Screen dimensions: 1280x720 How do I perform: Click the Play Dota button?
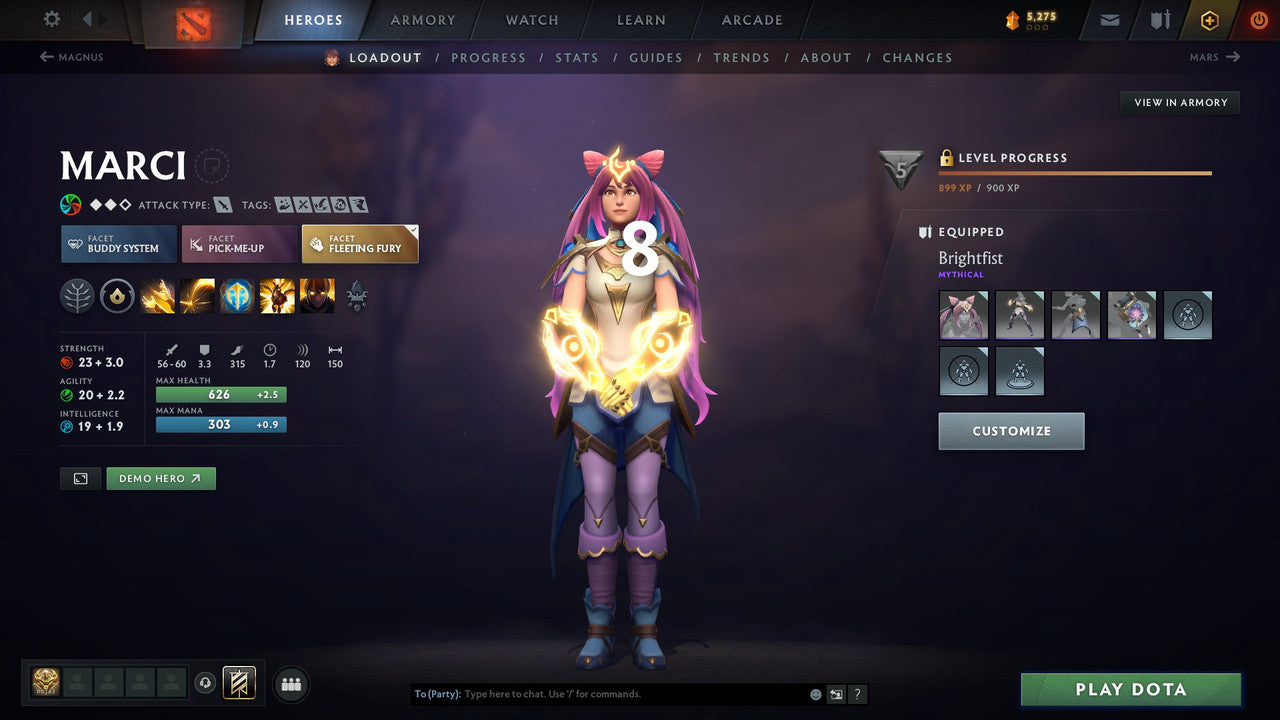point(1130,689)
